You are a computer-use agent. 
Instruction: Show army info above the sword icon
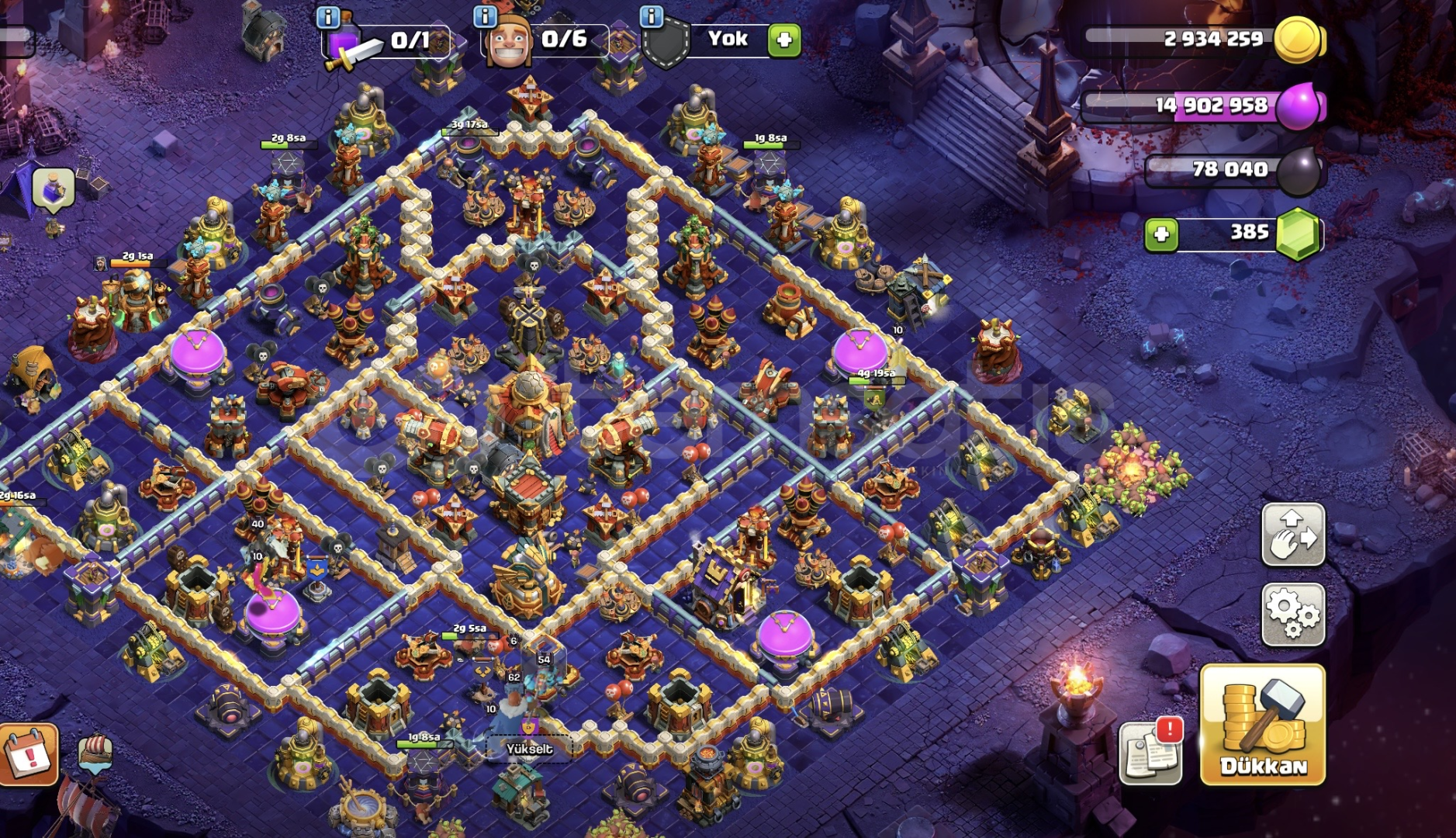[x=328, y=16]
